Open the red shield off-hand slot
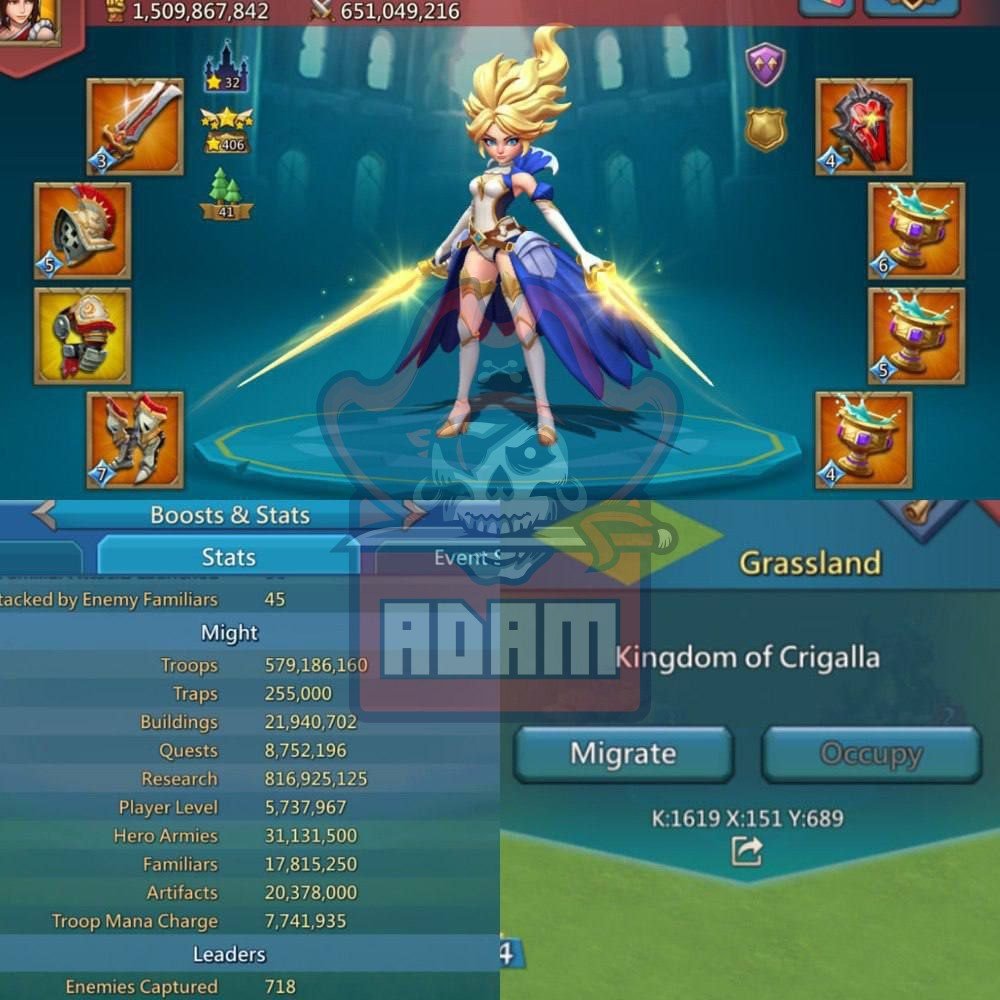This screenshot has height=1000, width=1000. click(x=864, y=127)
